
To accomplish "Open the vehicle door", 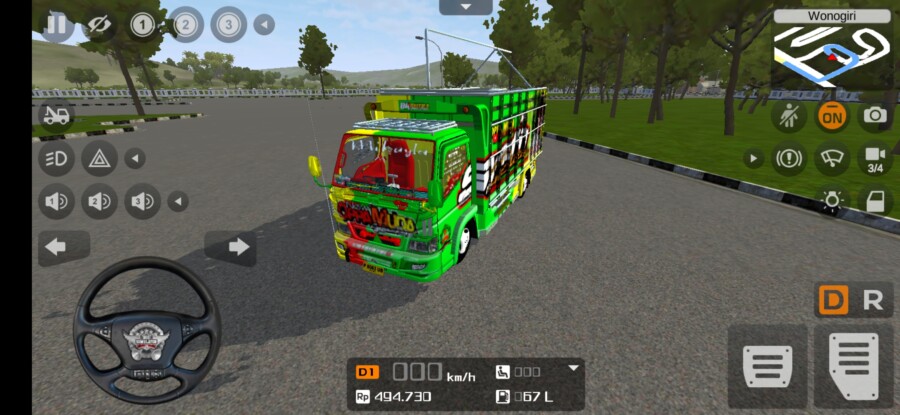I will pyautogui.click(x=875, y=201).
